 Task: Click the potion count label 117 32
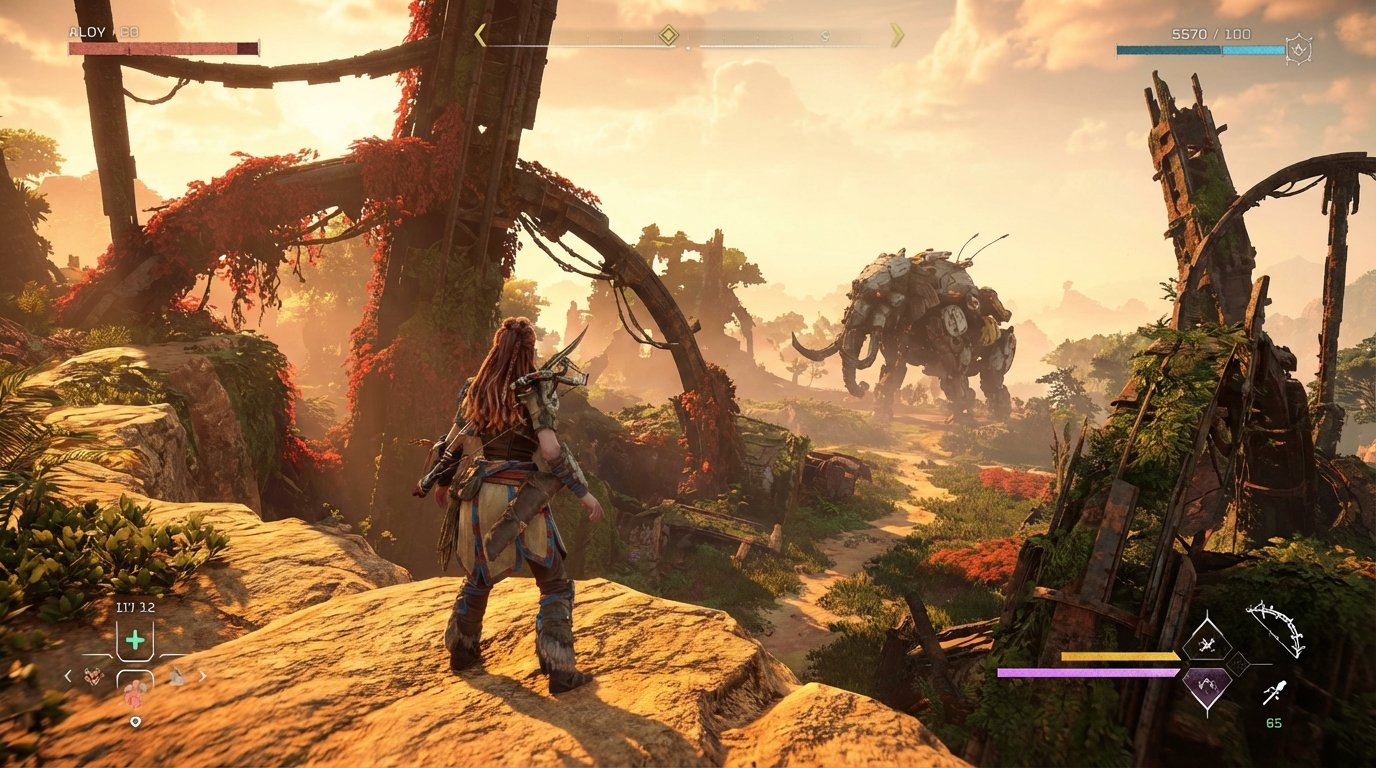[135, 605]
